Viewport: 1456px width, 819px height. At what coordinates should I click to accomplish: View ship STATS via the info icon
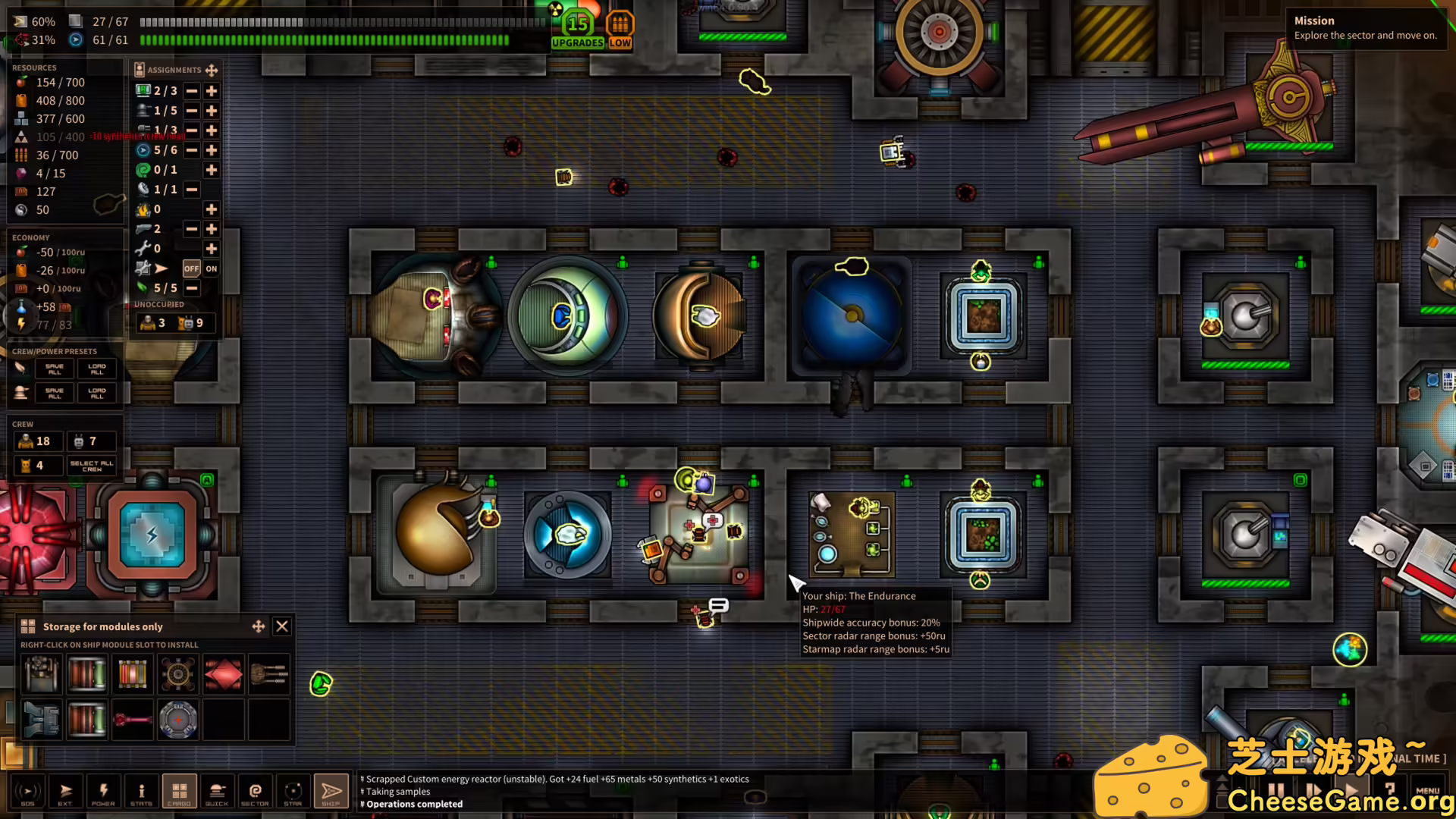click(x=142, y=791)
